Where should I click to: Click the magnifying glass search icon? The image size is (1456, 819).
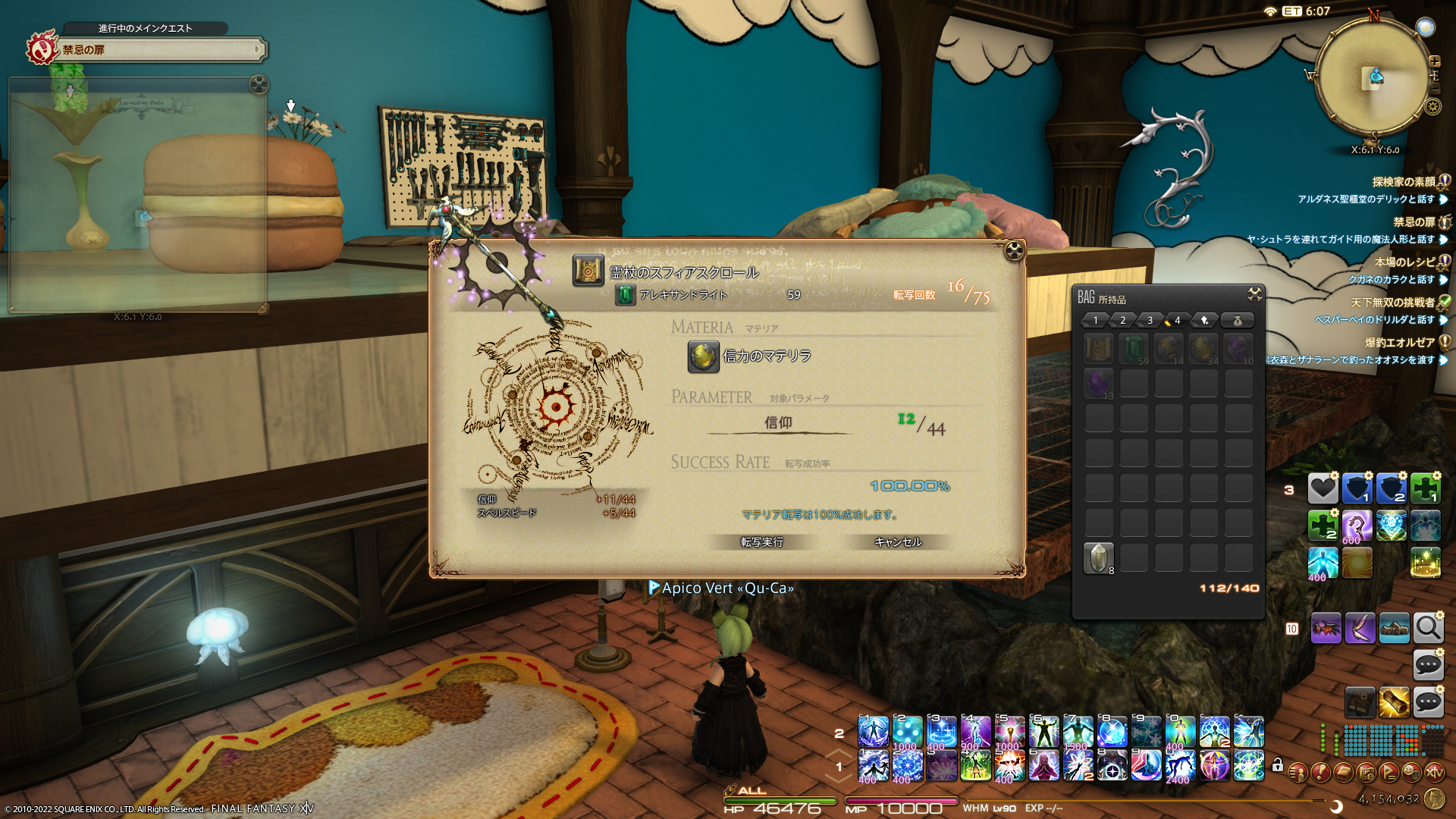tap(1428, 628)
